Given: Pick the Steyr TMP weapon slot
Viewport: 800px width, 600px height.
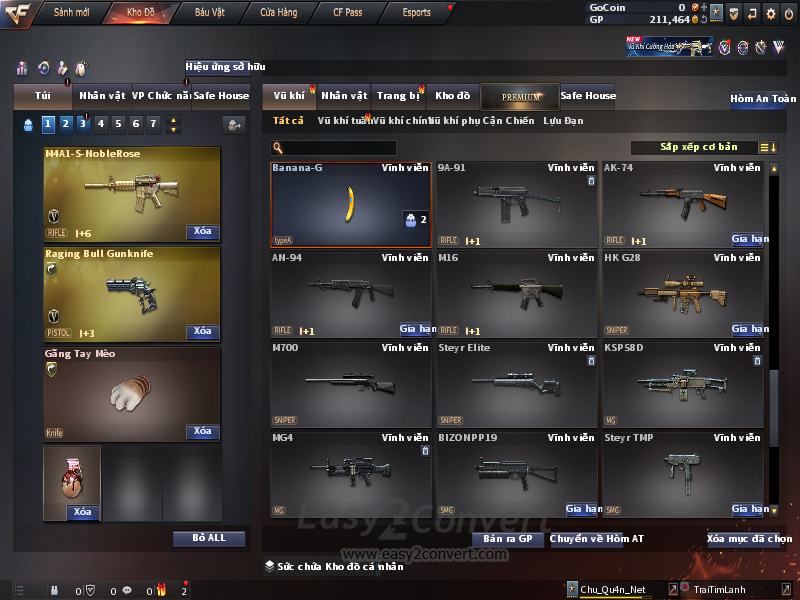Looking at the screenshot, I should [685, 473].
